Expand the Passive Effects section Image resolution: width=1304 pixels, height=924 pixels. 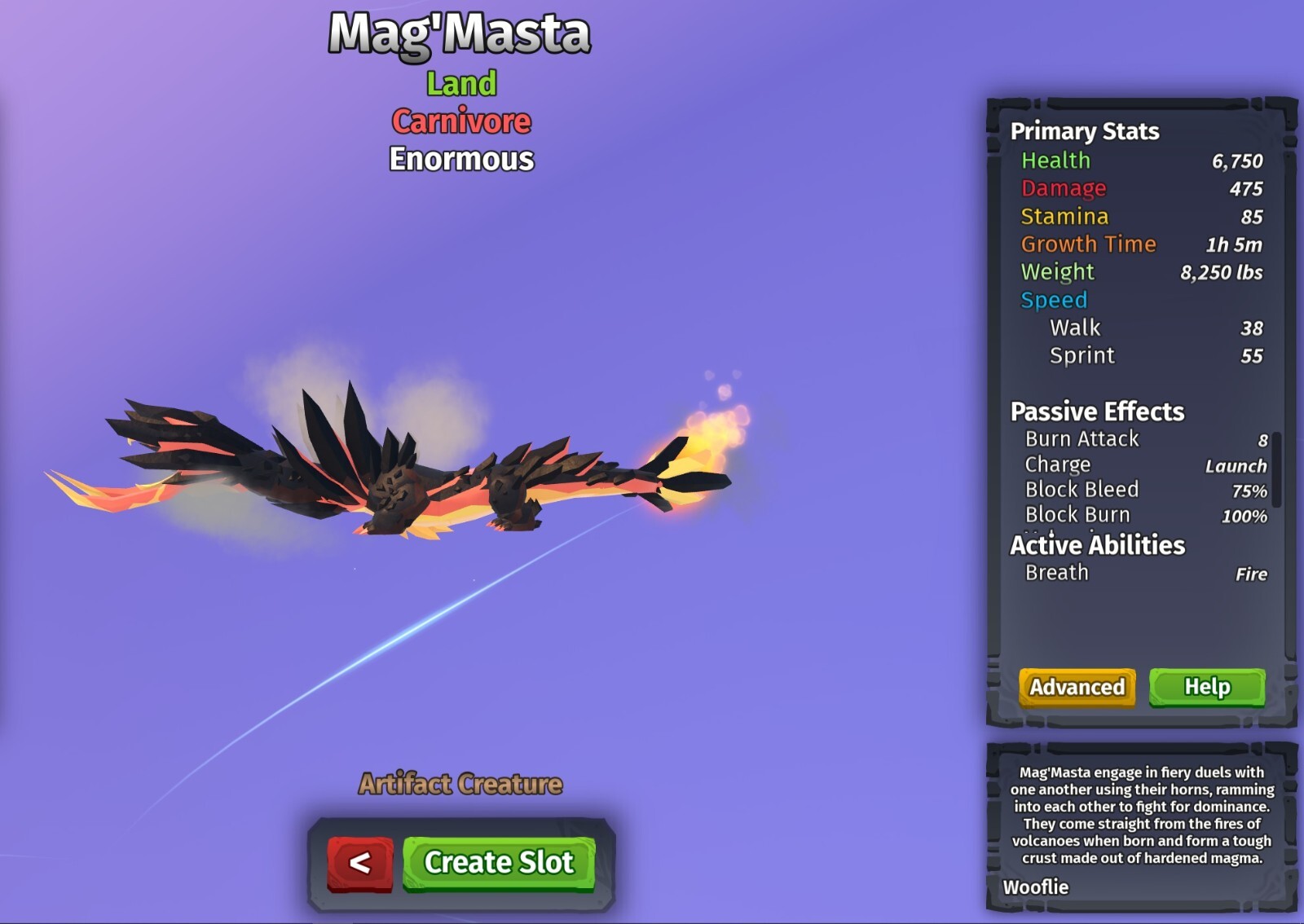pyautogui.click(x=1096, y=411)
